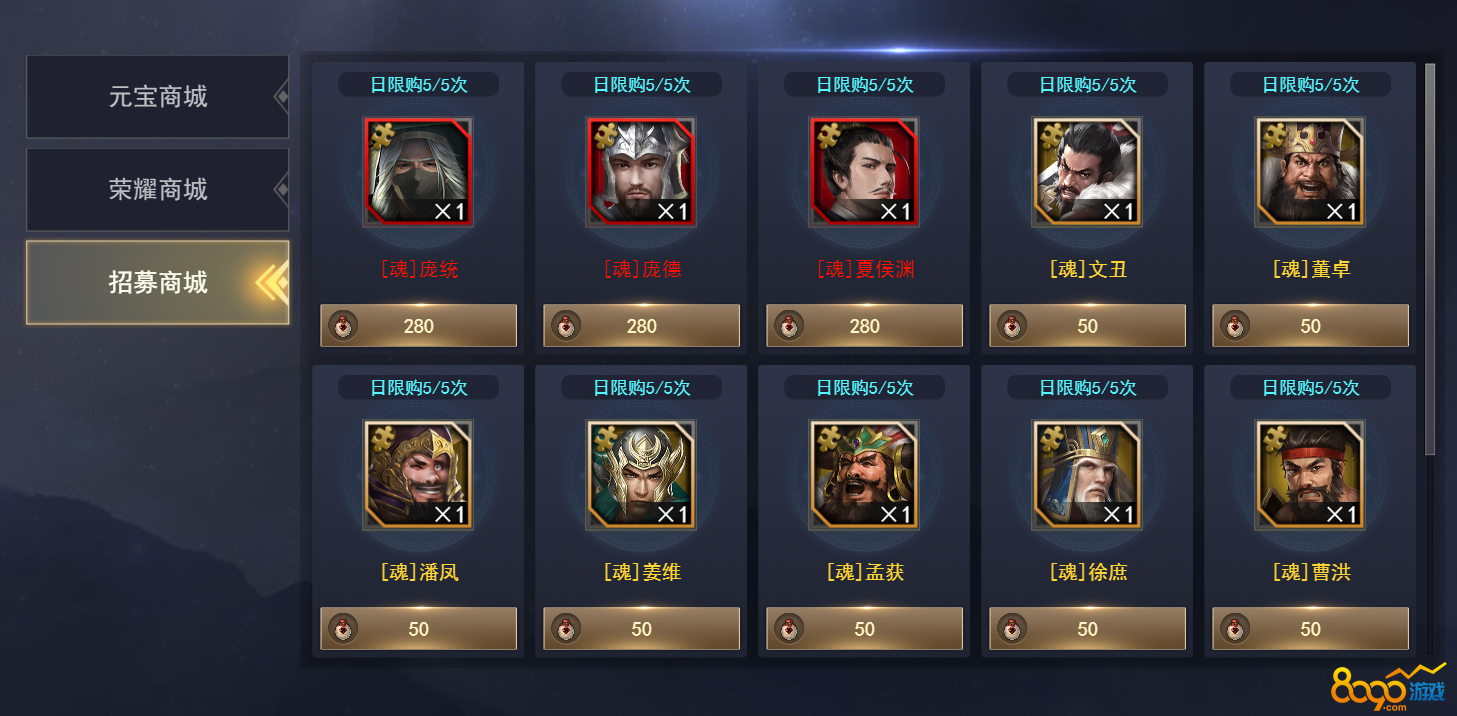Screen dimensions: 1457x716
Task: Click the shop list scrollbar
Action: pyautogui.click(x=1430, y=260)
